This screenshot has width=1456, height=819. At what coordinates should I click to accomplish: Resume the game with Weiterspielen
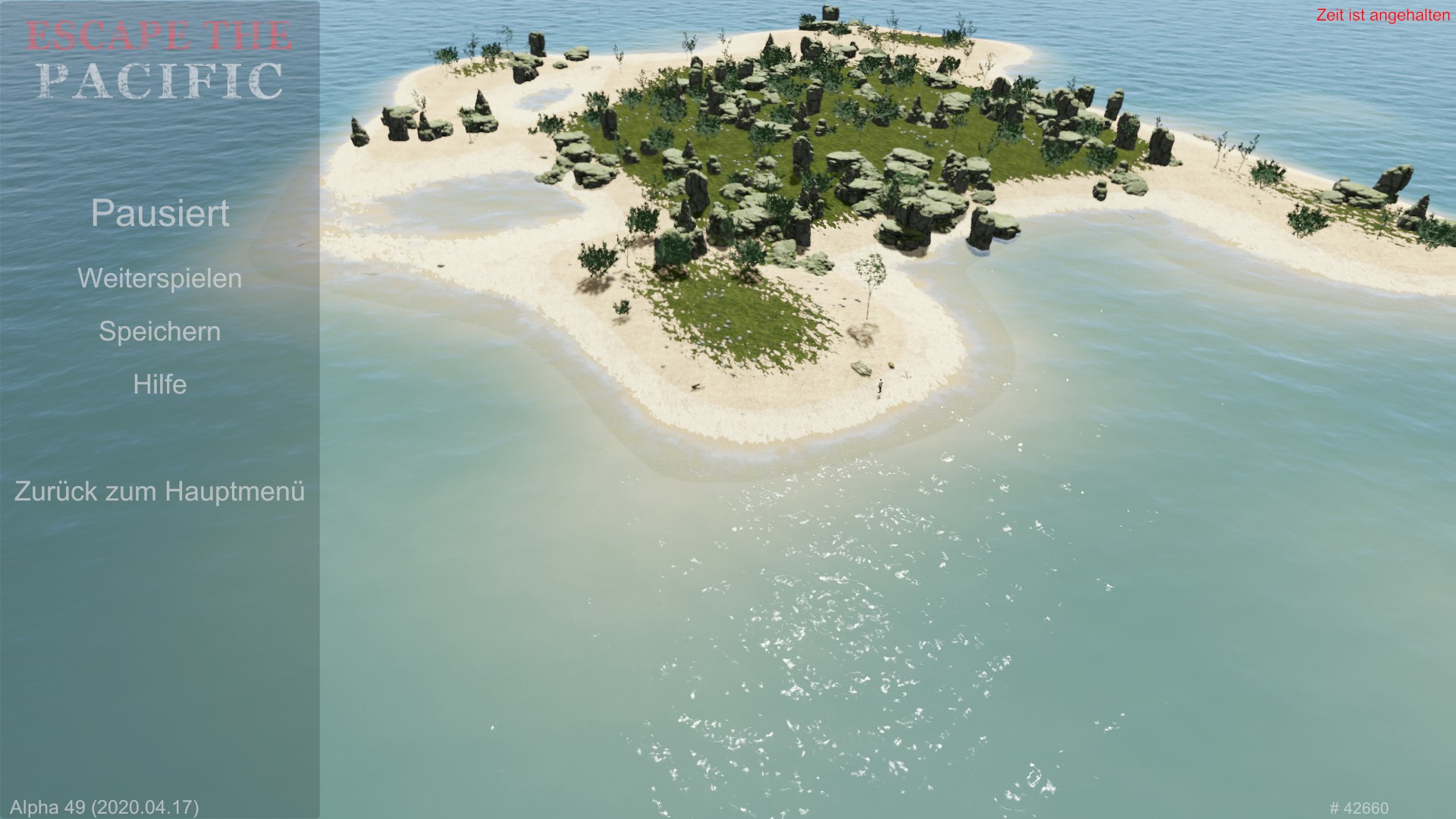[159, 278]
